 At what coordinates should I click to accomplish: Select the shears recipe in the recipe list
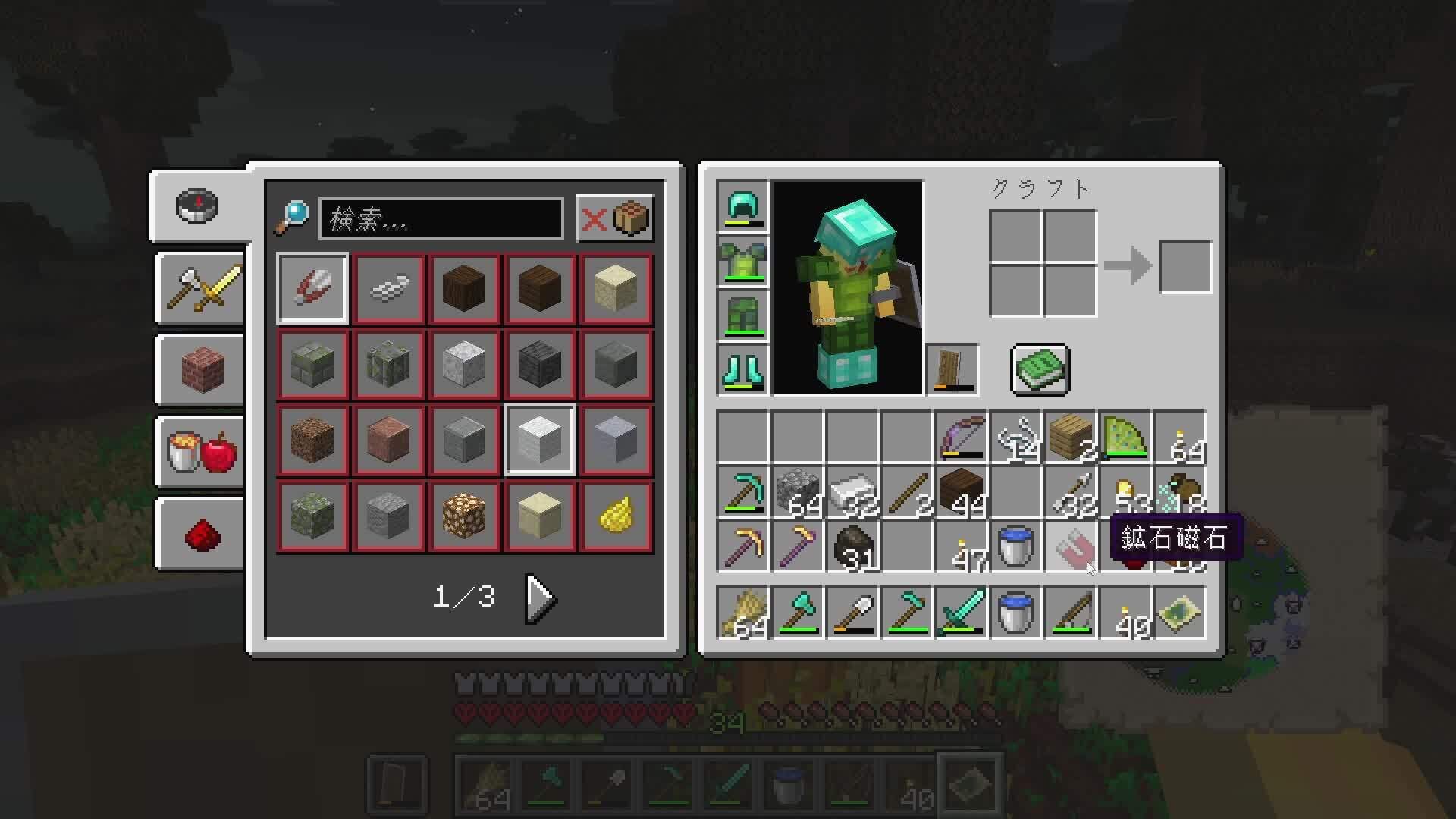click(x=312, y=288)
